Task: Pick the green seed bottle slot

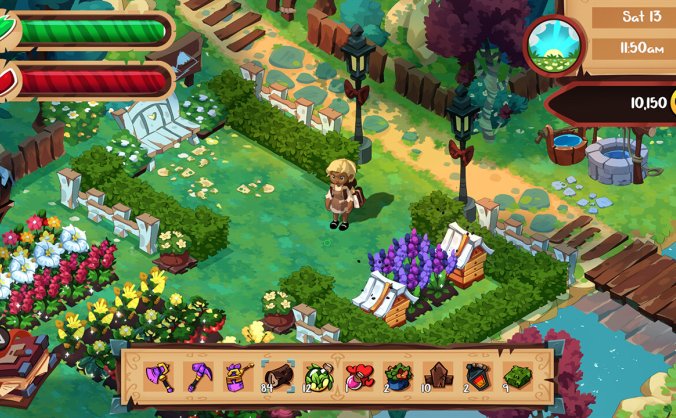Action: coord(317,376)
